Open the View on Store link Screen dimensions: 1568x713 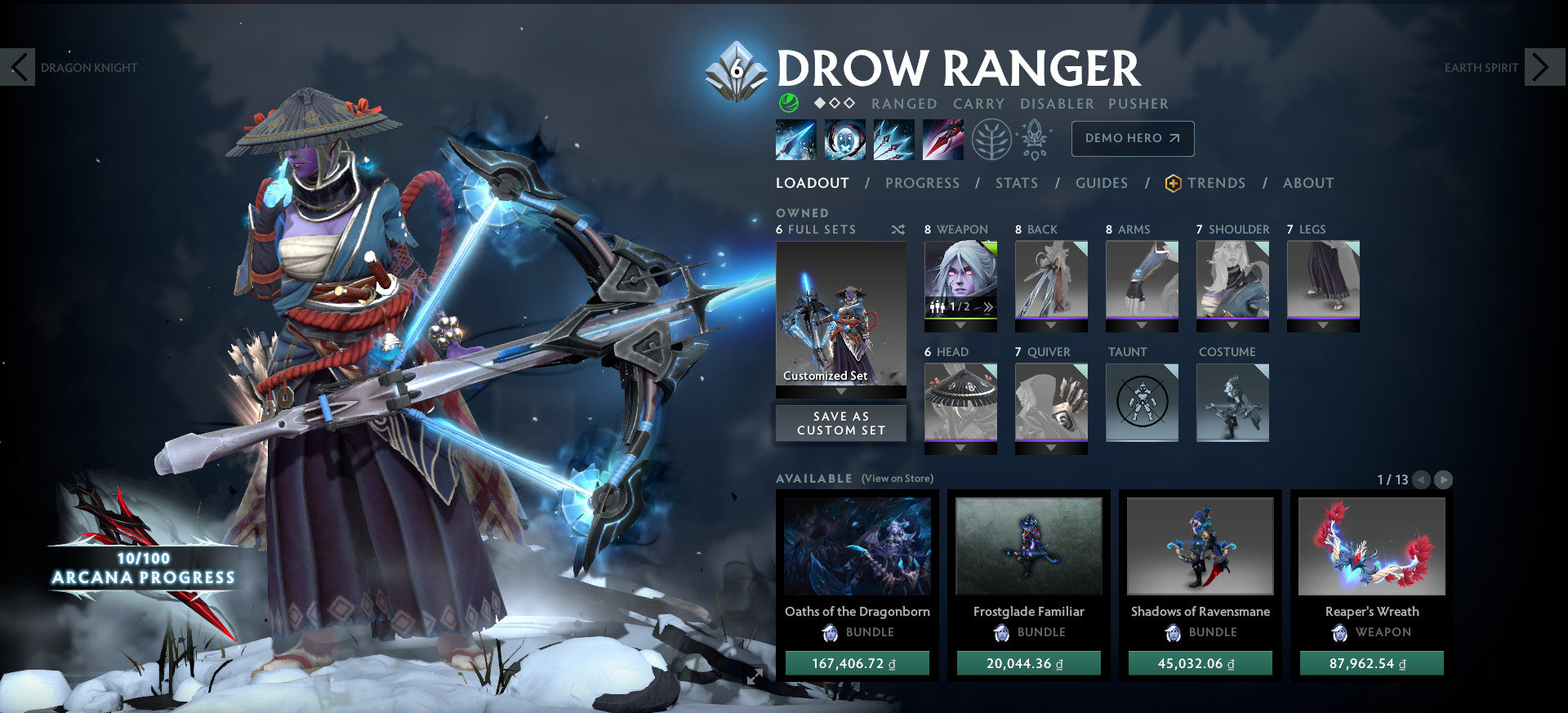tap(898, 478)
